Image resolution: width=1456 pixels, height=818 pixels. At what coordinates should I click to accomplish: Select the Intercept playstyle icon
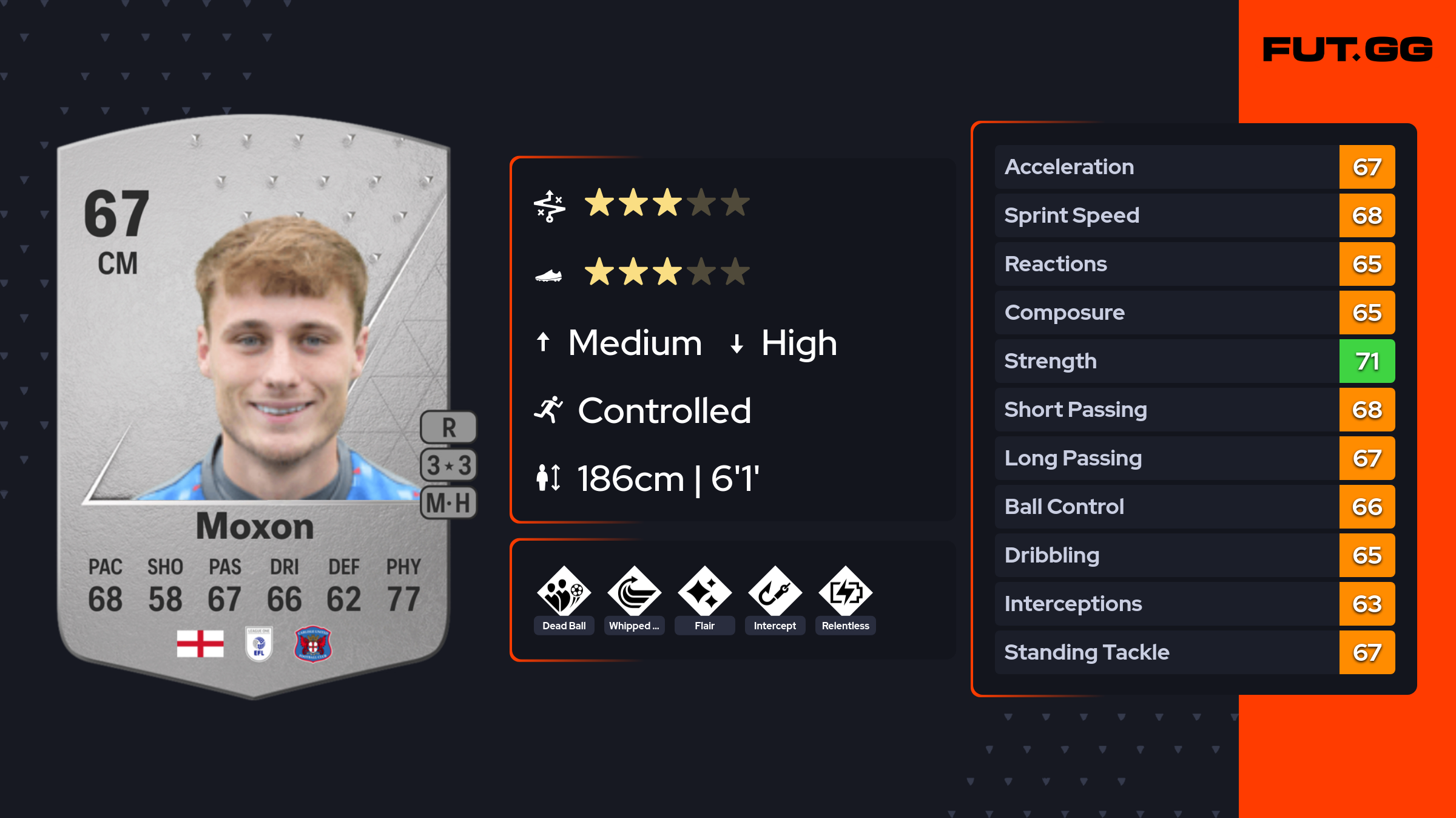pos(775,592)
